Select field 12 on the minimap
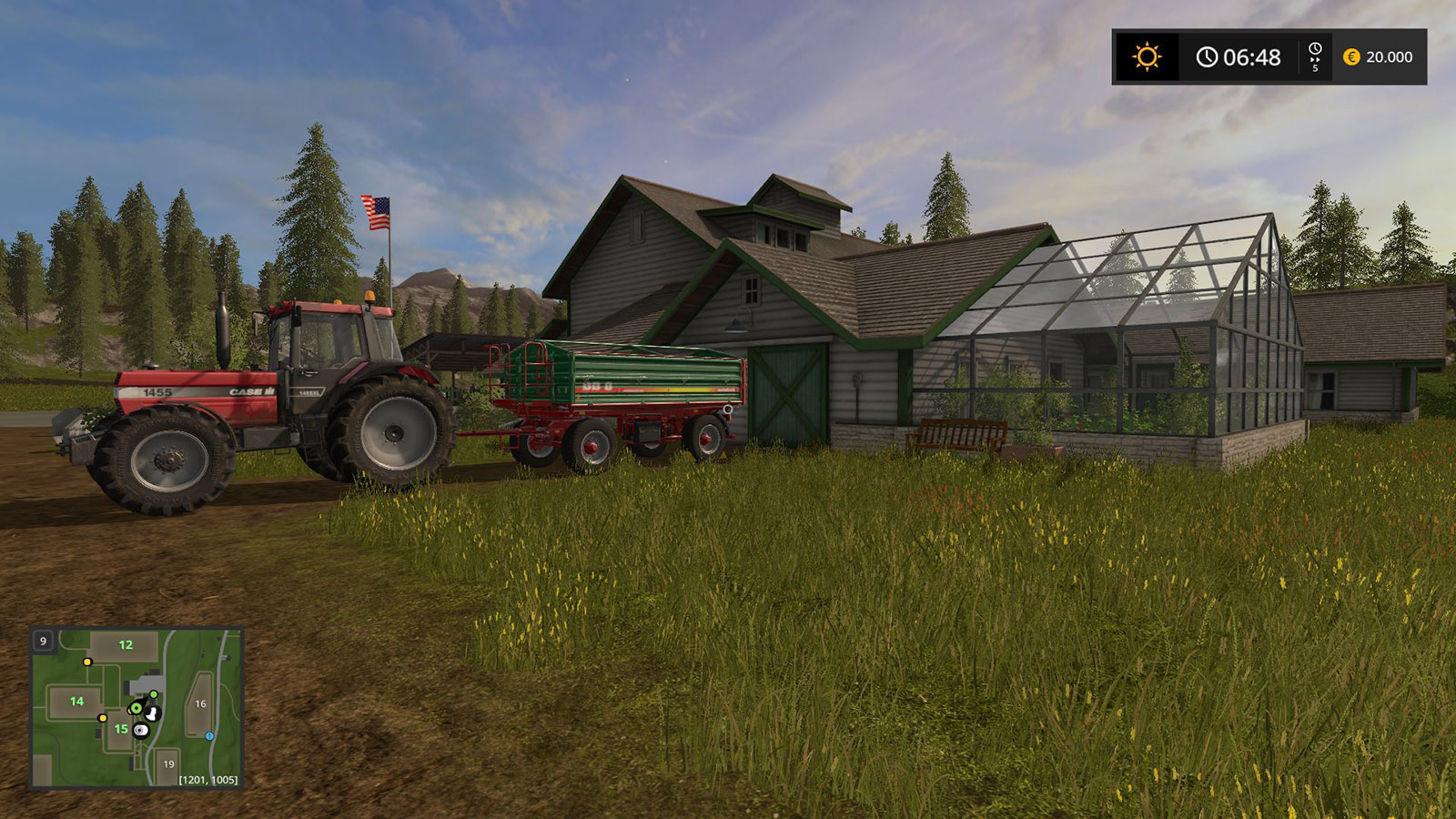This screenshot has width=1456, height=819. (x=126, y=645)
